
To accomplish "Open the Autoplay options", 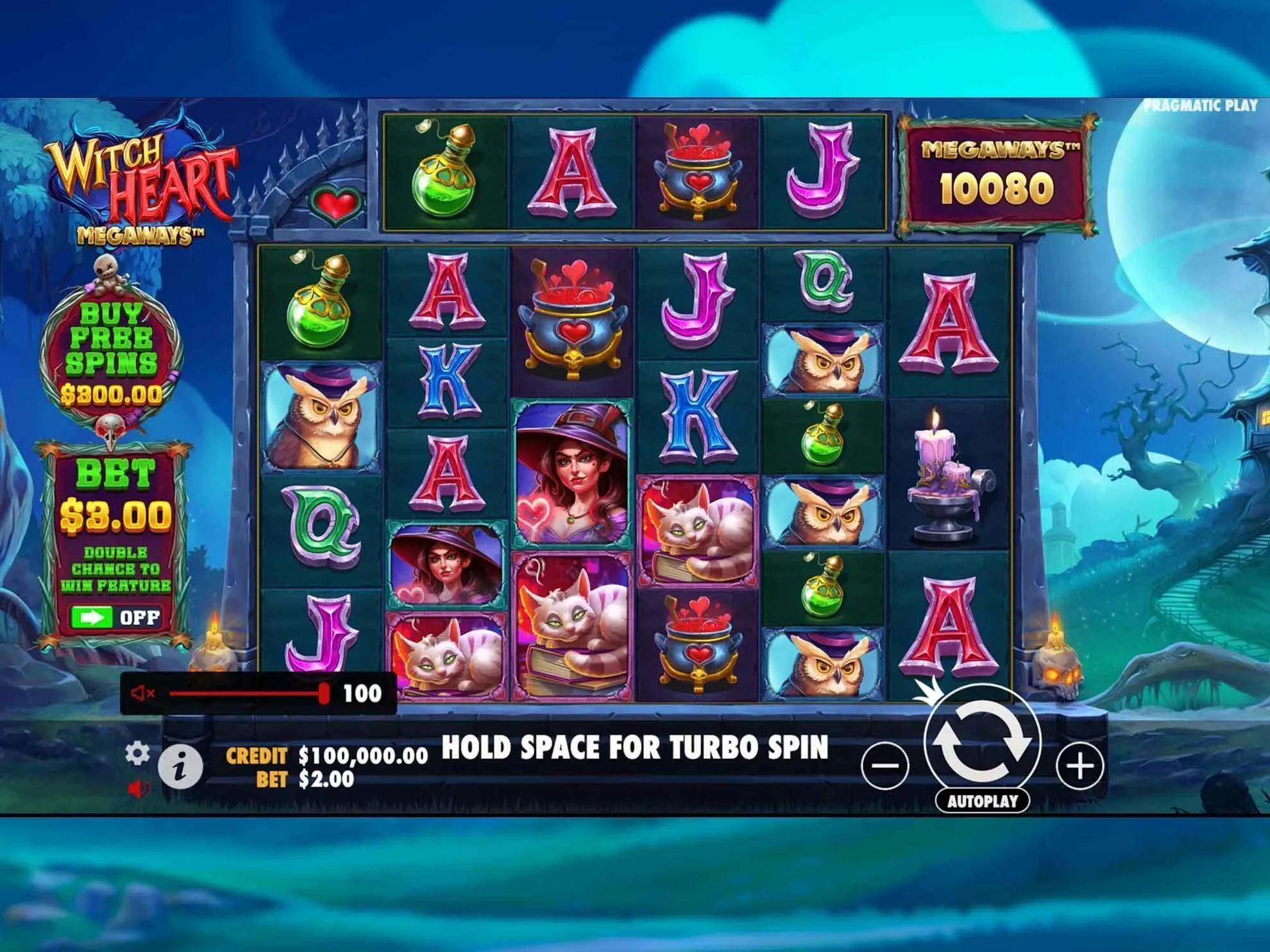I will [982, 801].
